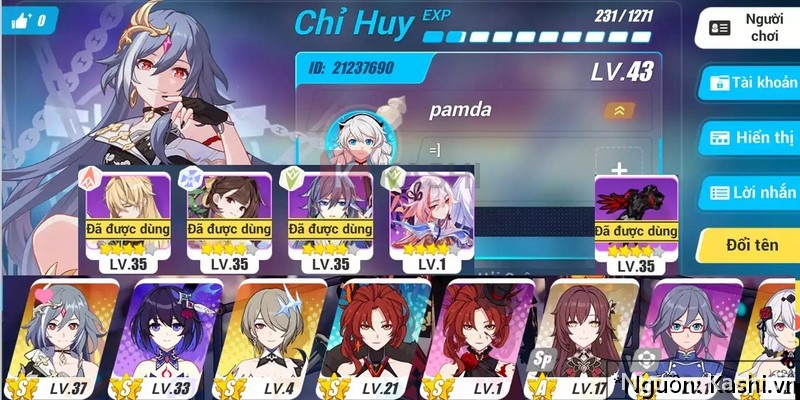Image resolution: width=800 pixels, height=400 pixels.
Task: Edit the signature text field showing =]
Action: [500, 150]
